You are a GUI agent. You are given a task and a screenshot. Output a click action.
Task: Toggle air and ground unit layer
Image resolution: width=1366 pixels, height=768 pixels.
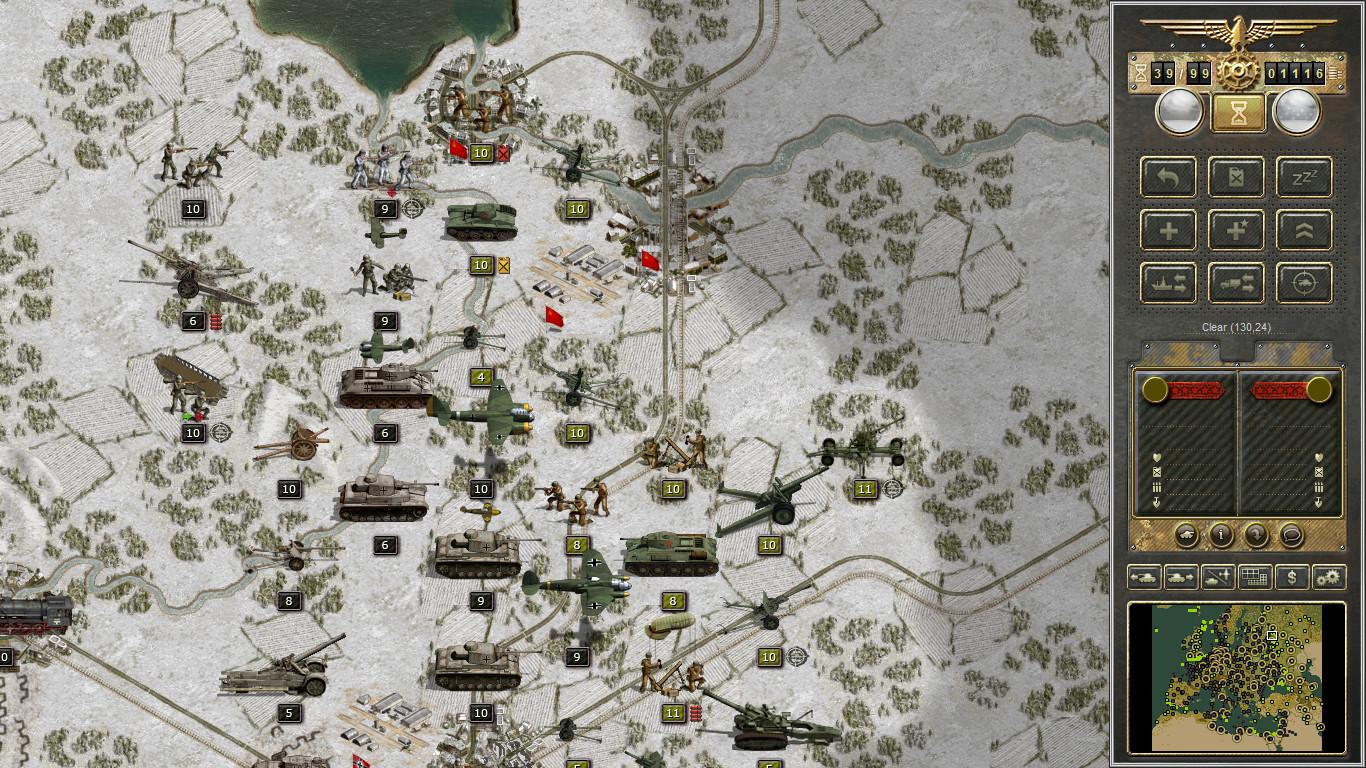[1218, 577]
